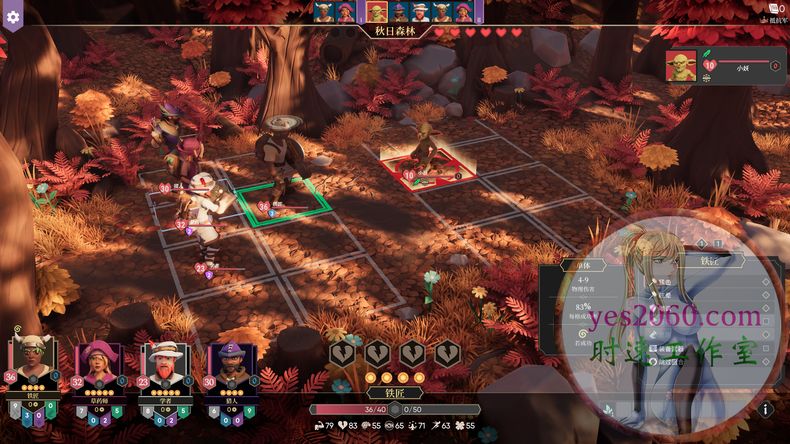Select the 小妖 goblin enemy card
Screen dimensions: 790x444
(722, 66)
